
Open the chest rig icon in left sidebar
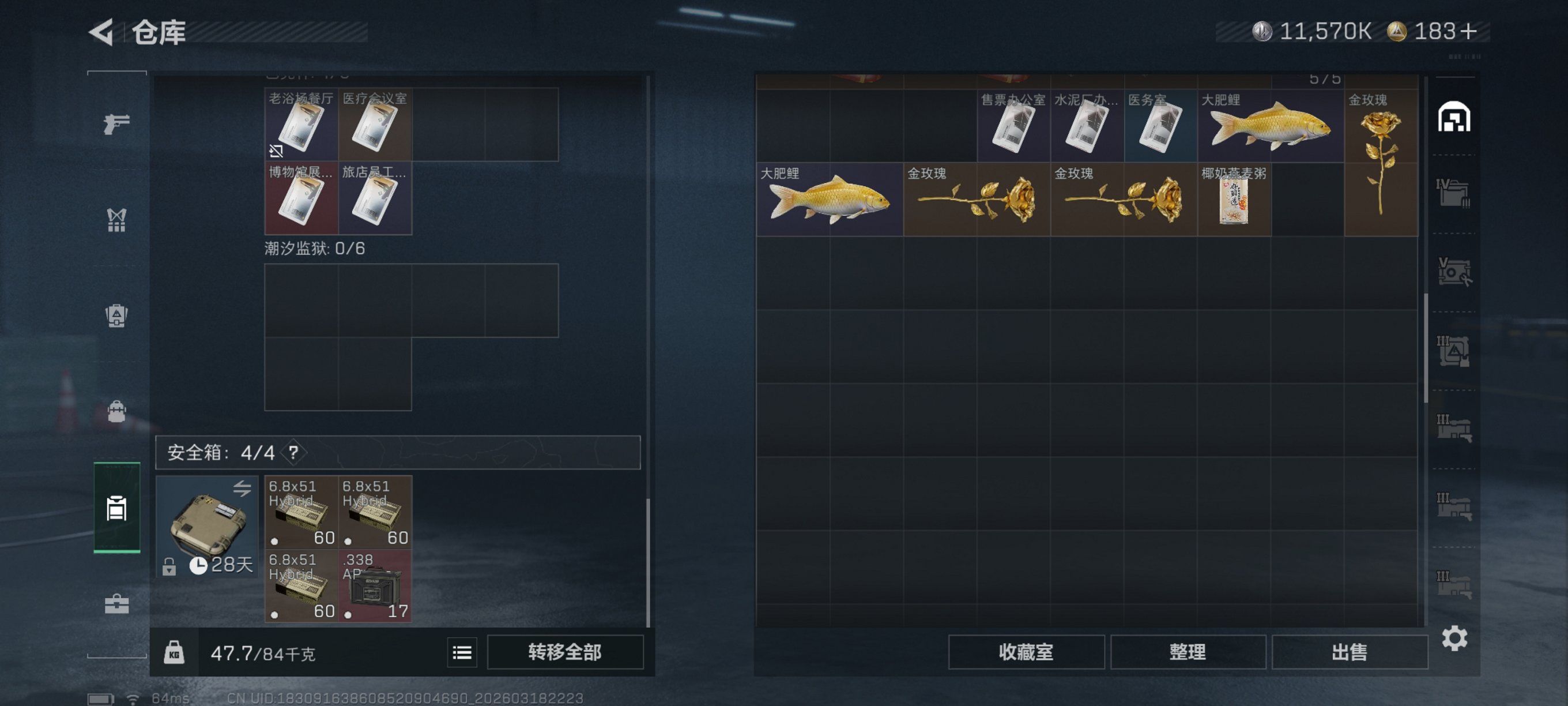point(116,219)
